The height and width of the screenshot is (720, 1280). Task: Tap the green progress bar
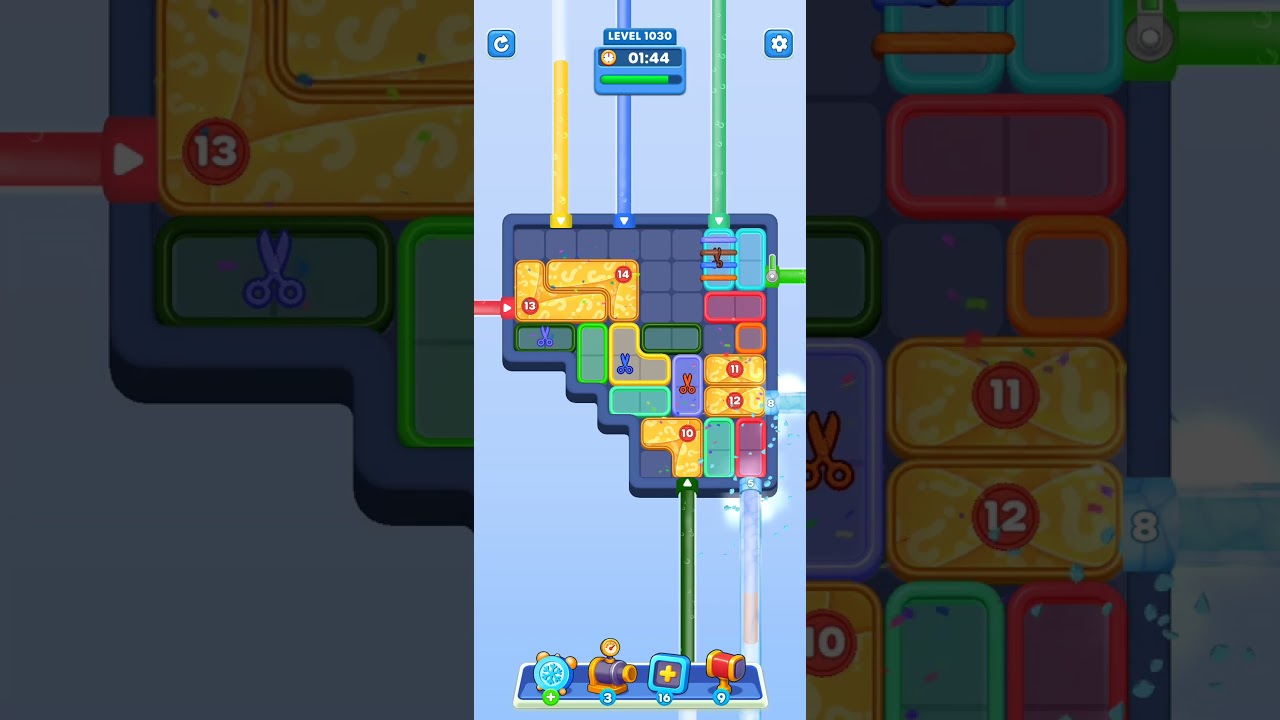639,79
